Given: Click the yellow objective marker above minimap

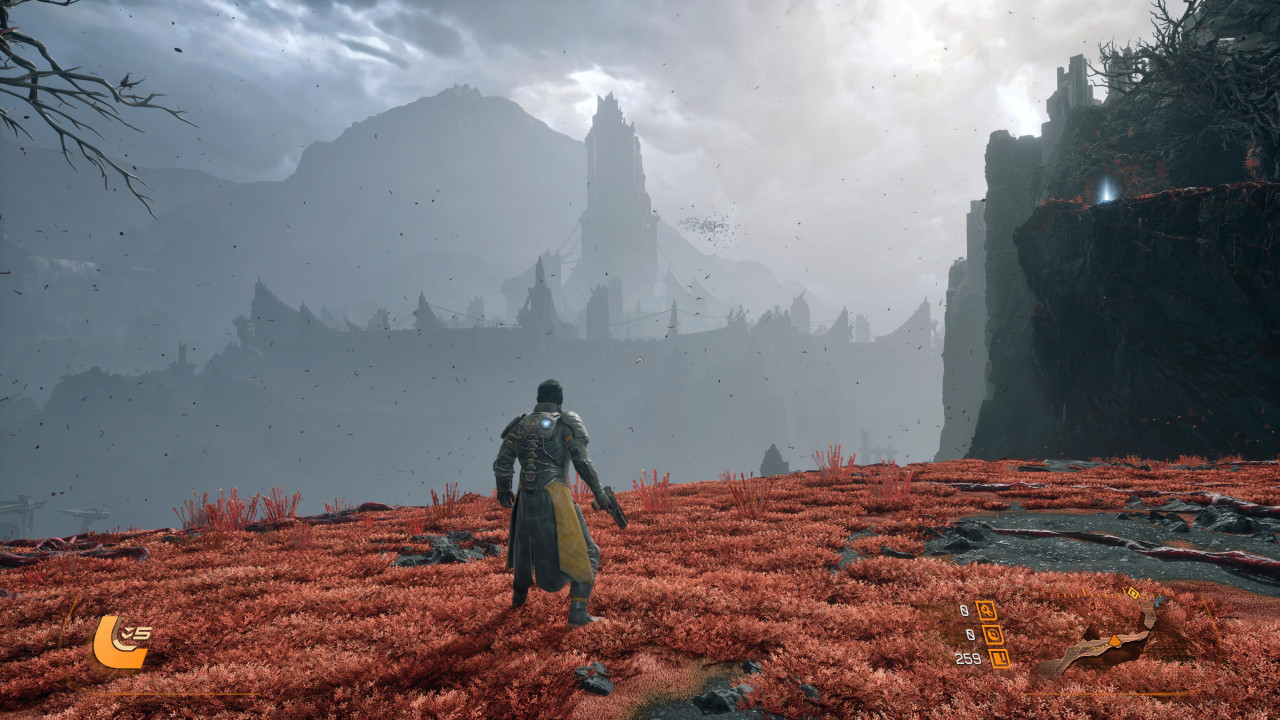Looking at the screenshot, I should click(1132, 593).
